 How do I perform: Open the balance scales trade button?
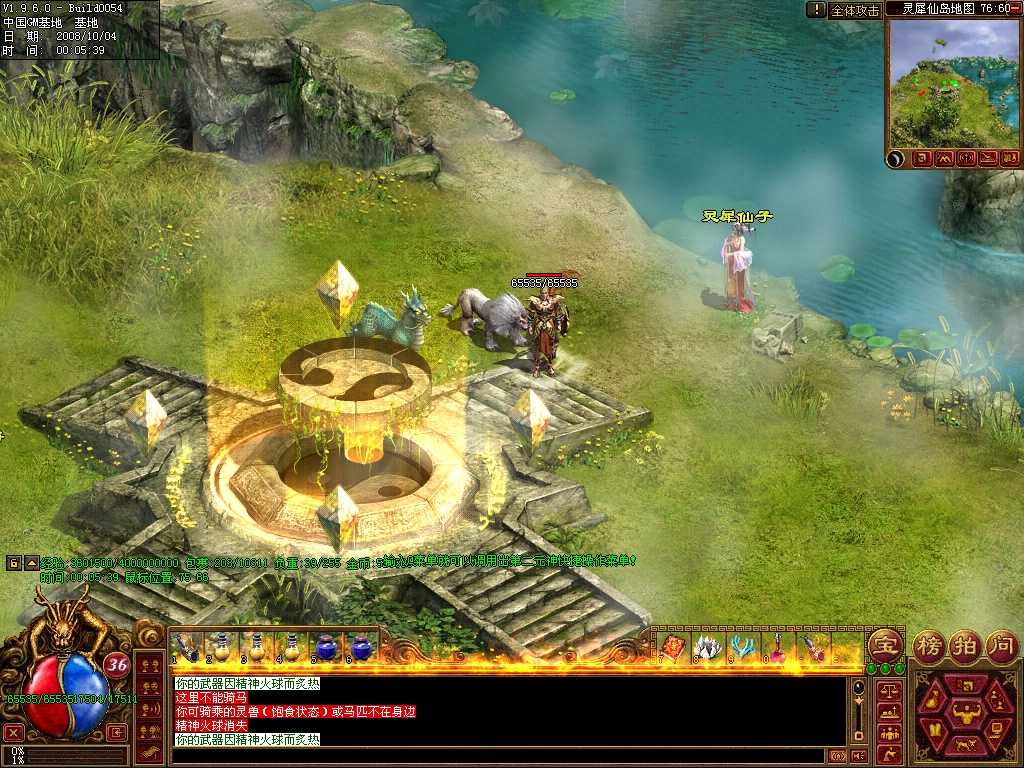tap(888, 690)
